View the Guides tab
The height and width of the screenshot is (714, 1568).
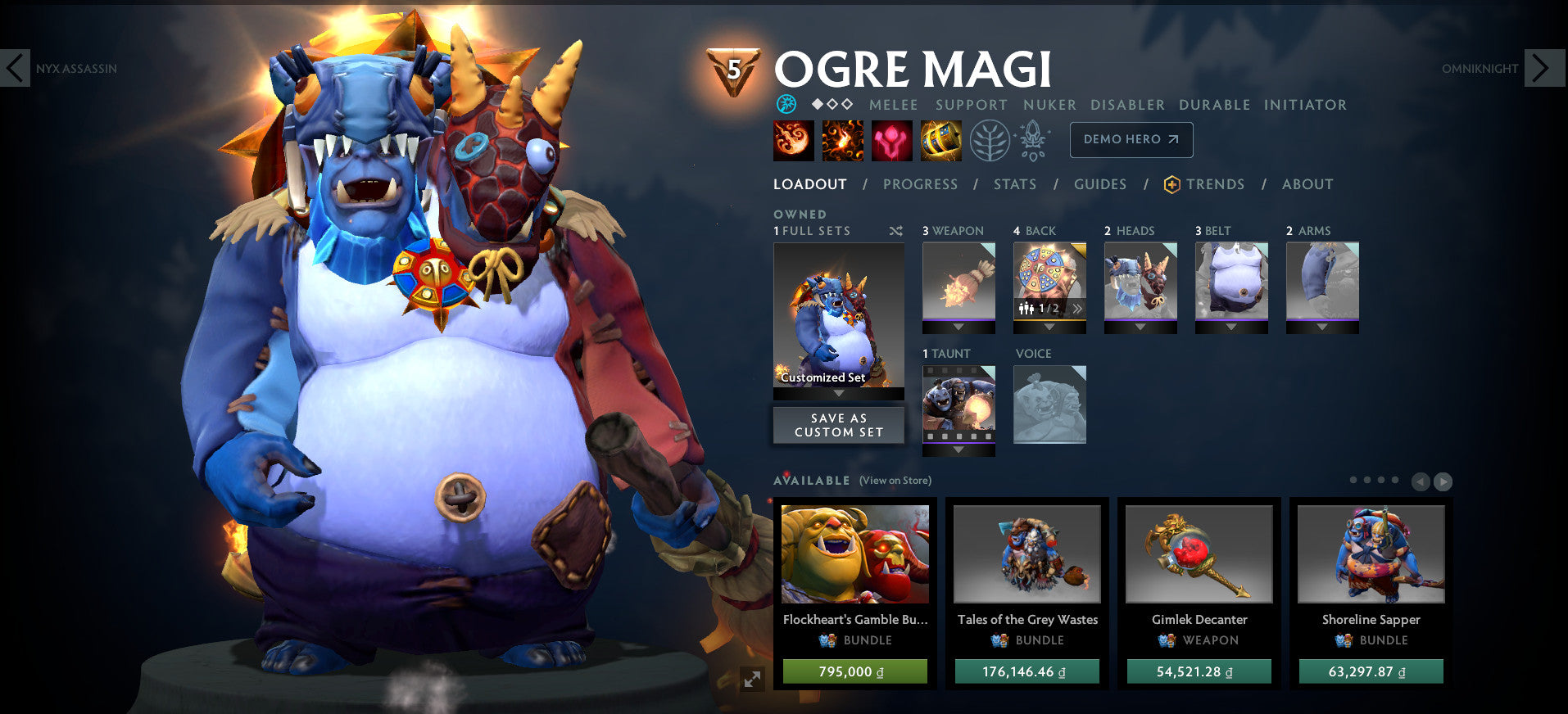tap(1100, 185)
